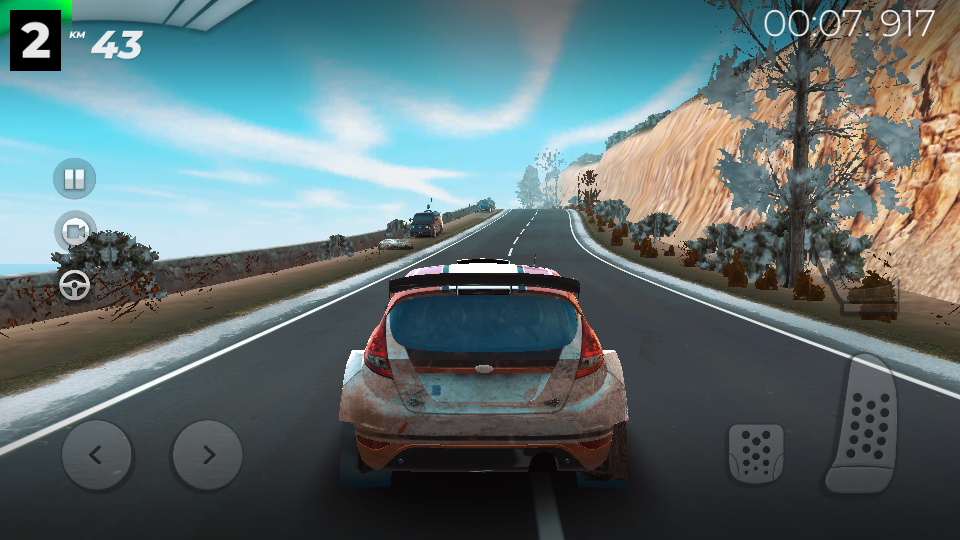Steer left with the left arrow button

point(97,455)
